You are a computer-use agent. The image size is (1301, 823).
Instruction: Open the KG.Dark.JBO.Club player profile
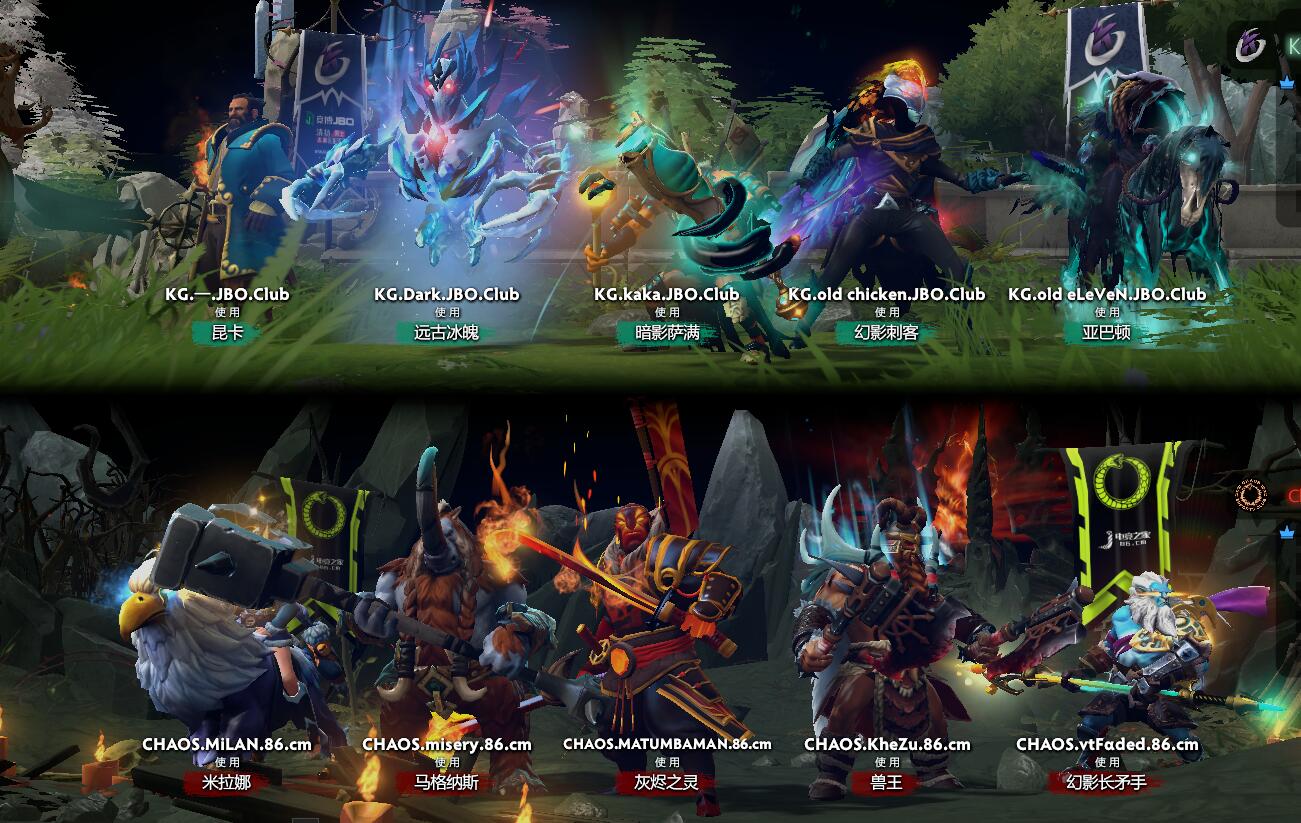point(447,295)
